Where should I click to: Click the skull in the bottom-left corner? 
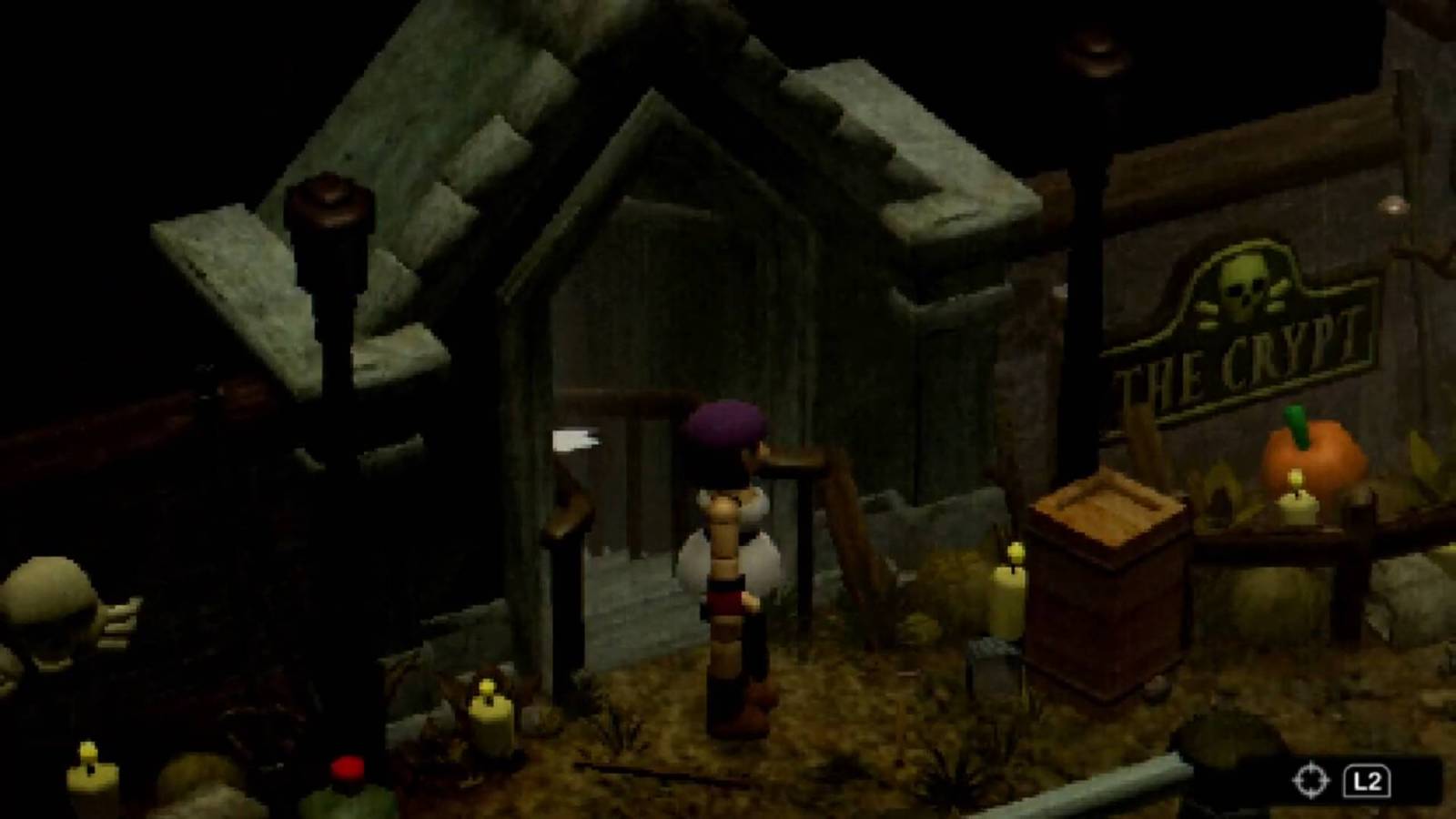pyautogui.click(x=50, y=610)
